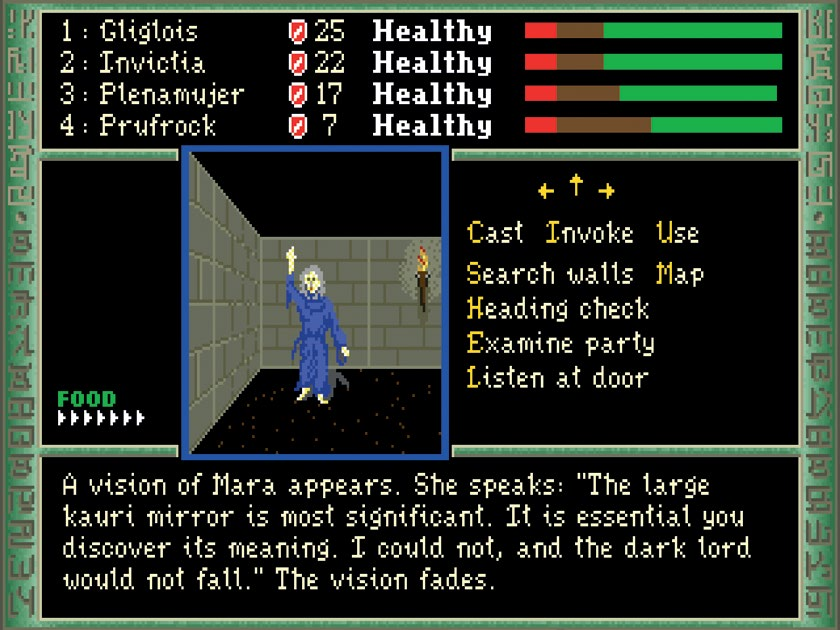This screenshot has height=630, width=840.
Task: Select party member Prufrock
Action: click(158, 126)
